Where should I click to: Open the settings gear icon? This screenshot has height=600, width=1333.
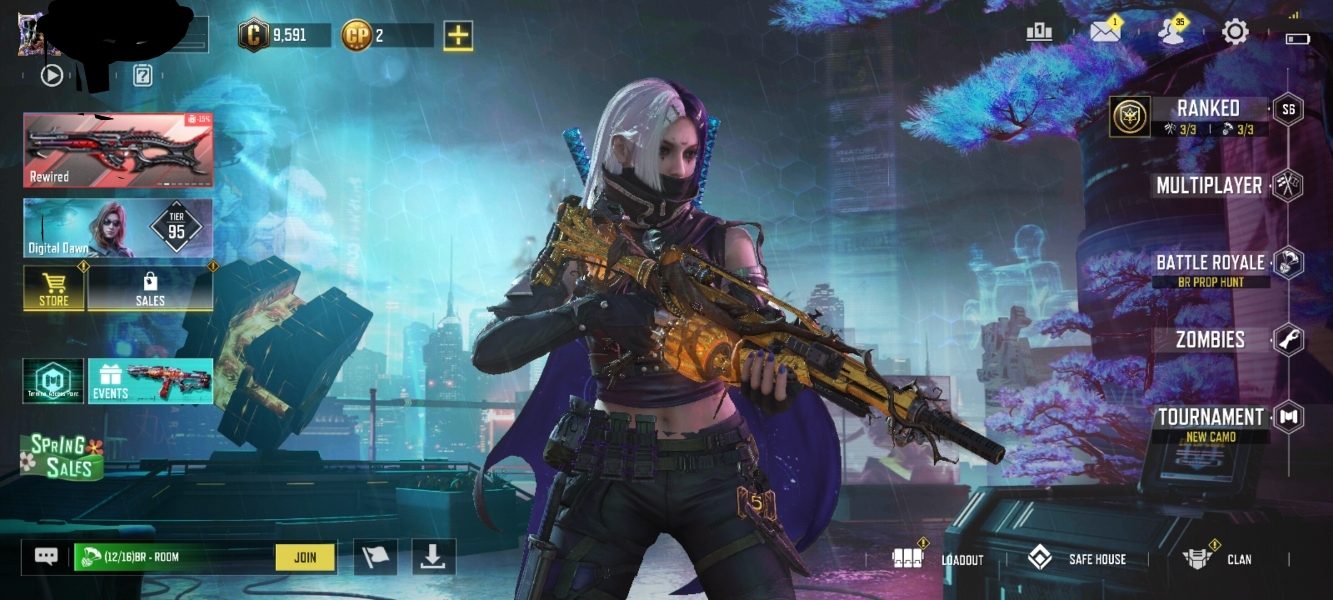pos(1235,32)
